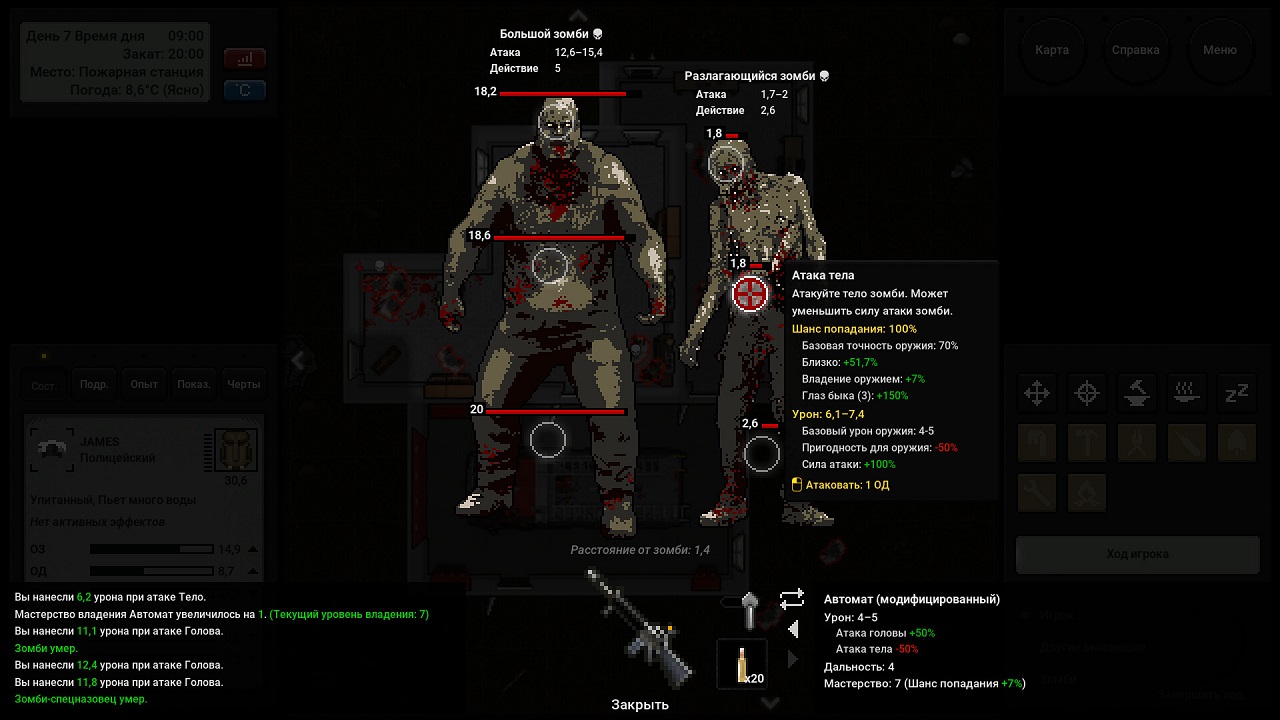The width and height of the screenshot is (1280, 720).
Task: Click Закрыть to close combat view
Action: [640, 705]
